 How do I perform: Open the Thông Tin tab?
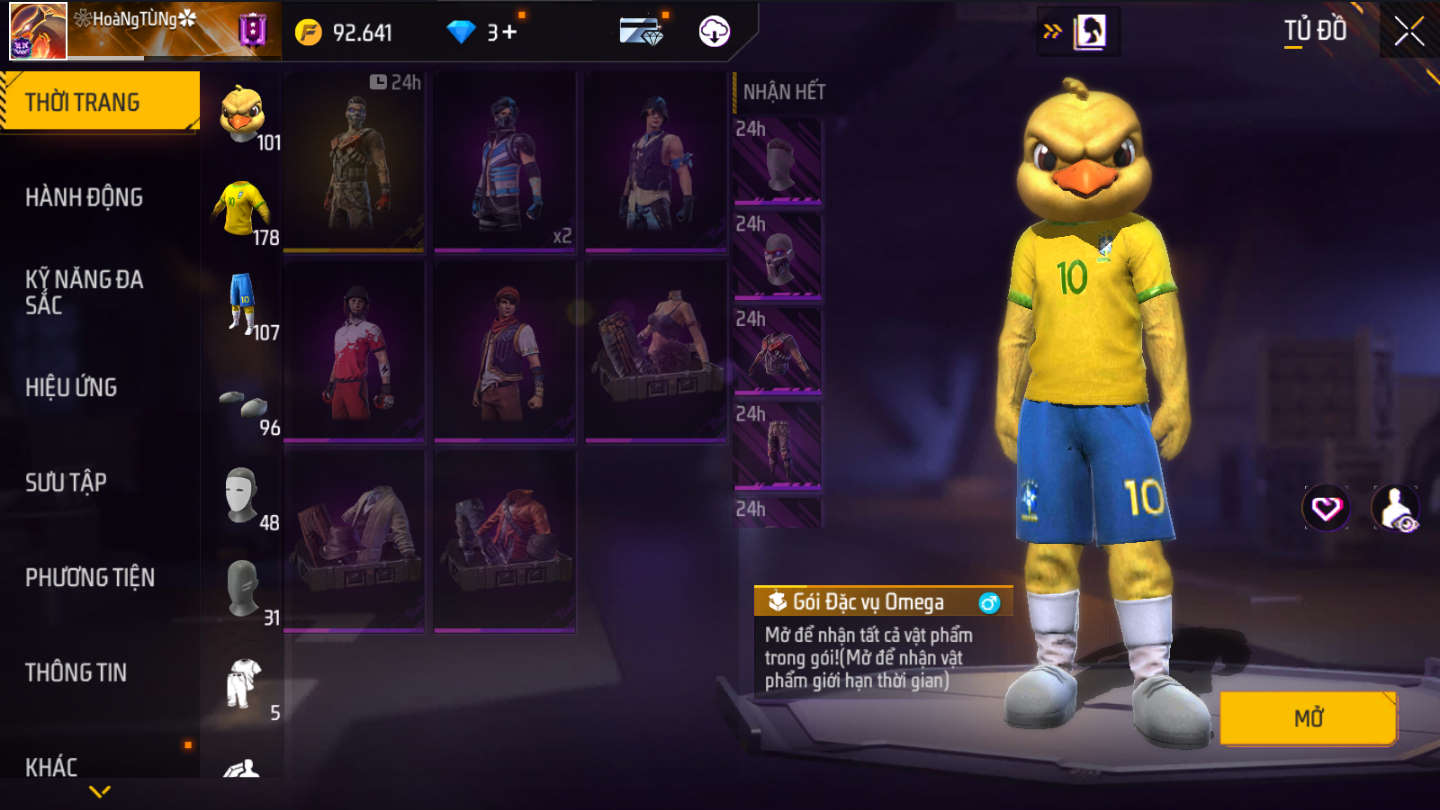click(76, 672)
